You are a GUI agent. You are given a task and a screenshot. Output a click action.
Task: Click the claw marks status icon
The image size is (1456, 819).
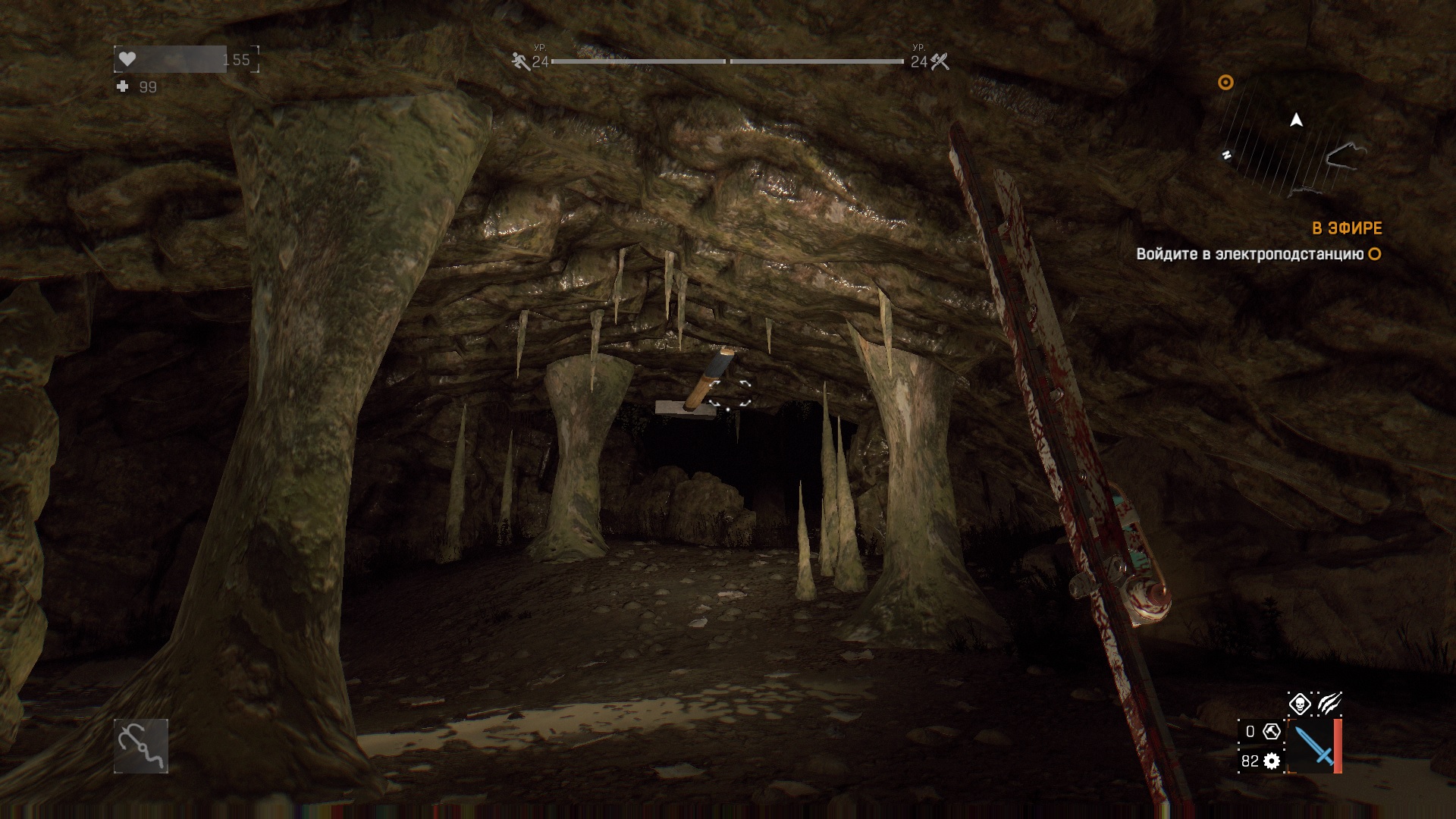(1329, 704)
